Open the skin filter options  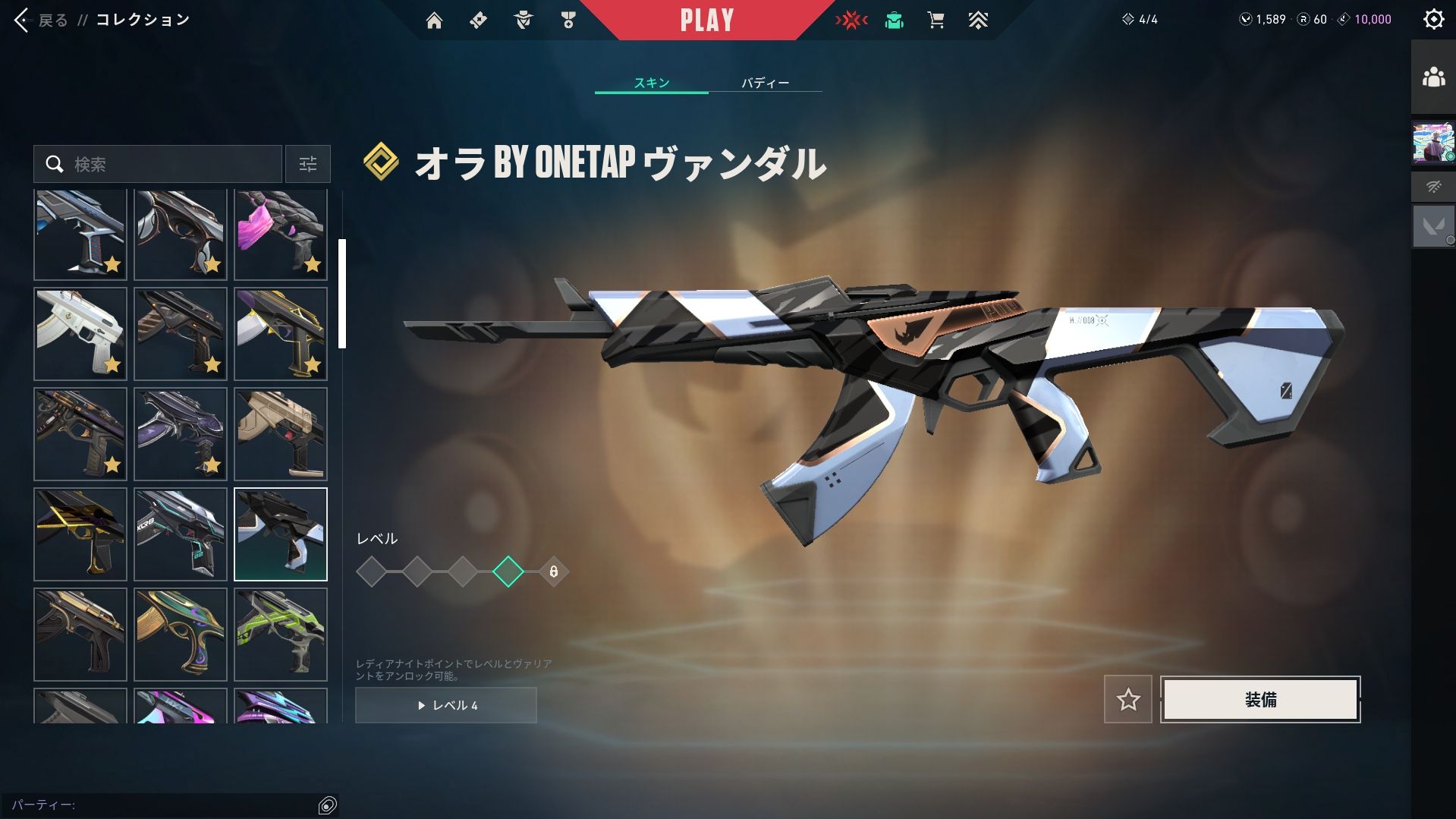click(307, 164)
